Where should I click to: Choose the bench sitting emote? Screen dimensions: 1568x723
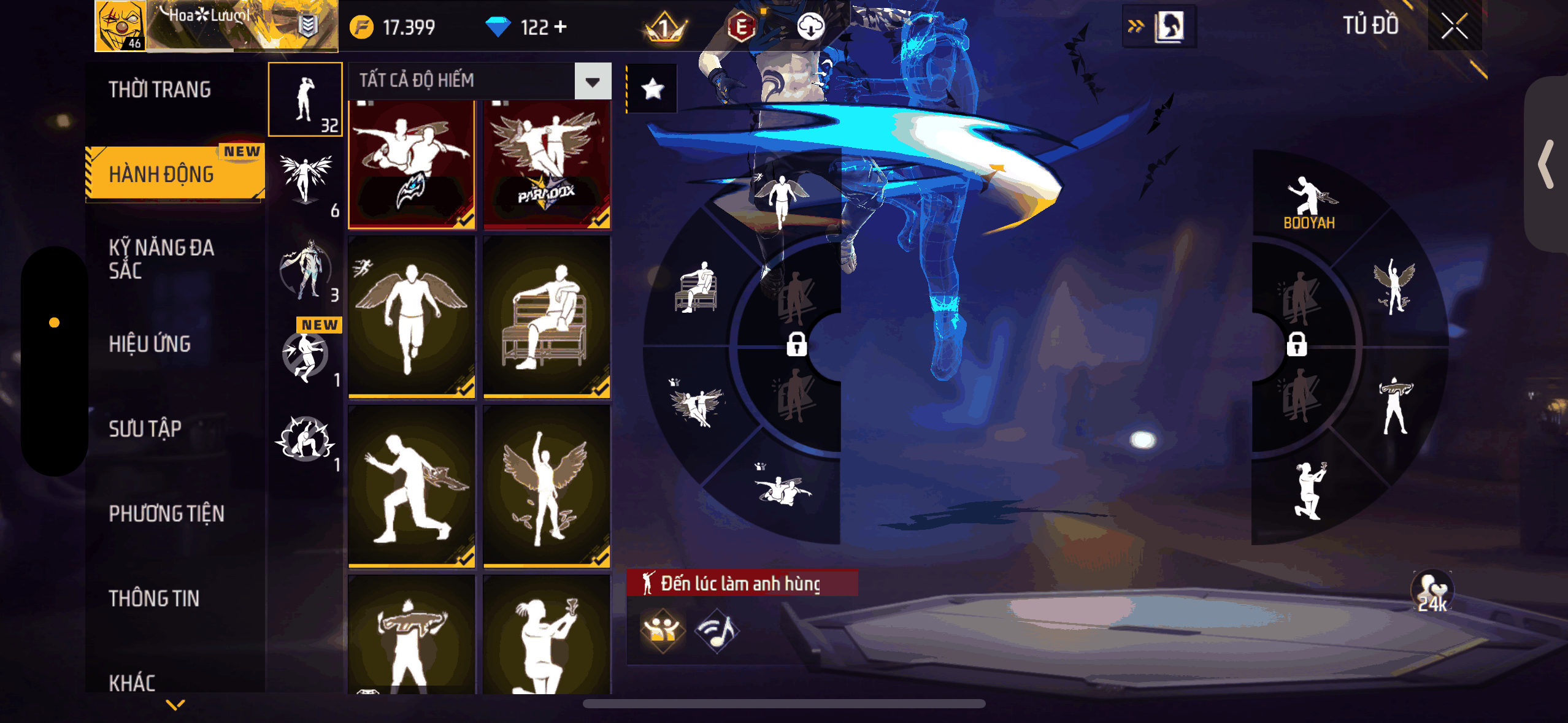pyautogui.click(x=547, y=316)
